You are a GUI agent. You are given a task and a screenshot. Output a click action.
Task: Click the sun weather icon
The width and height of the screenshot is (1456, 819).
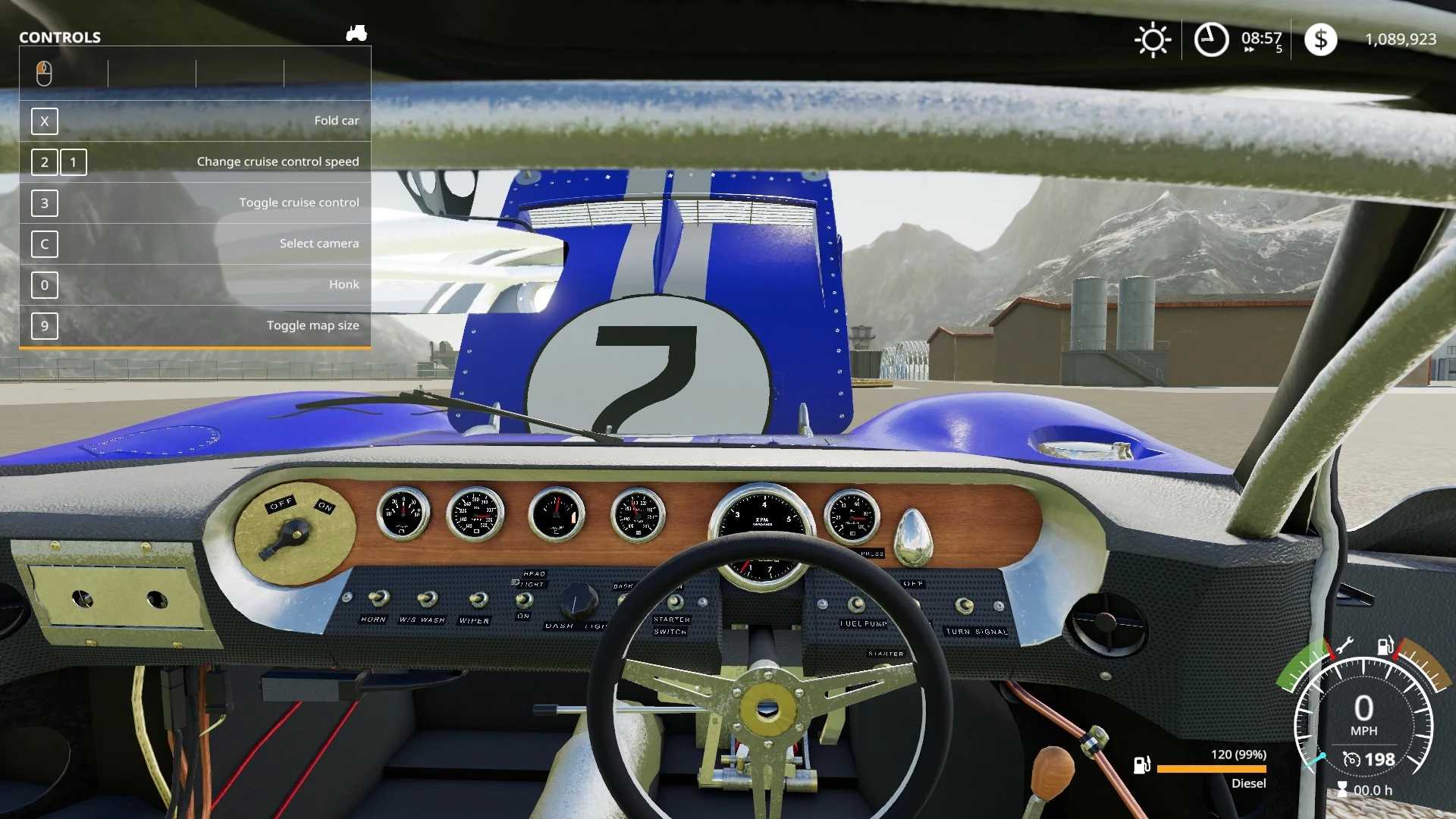1153,39
